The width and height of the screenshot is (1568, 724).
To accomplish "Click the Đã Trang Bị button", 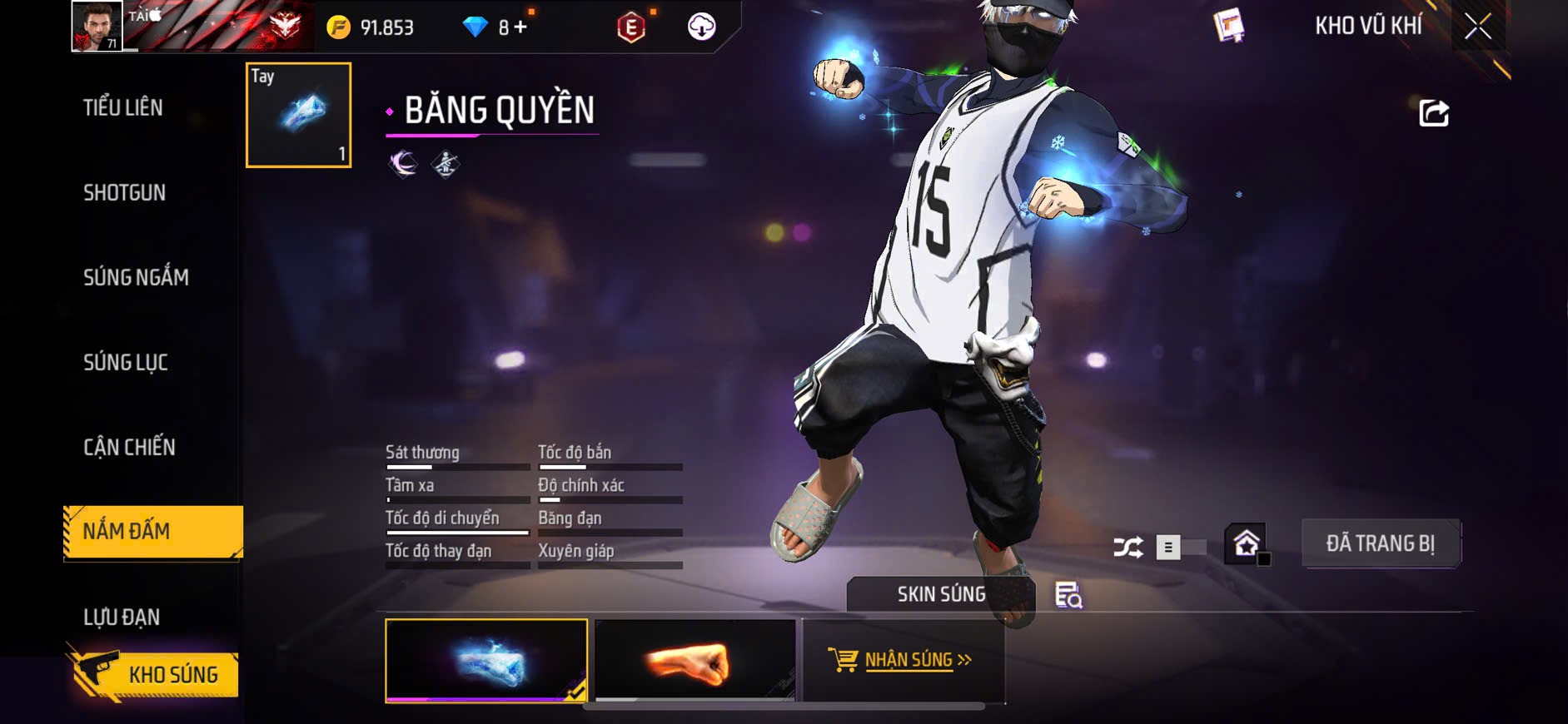I will pos(1380,544).
